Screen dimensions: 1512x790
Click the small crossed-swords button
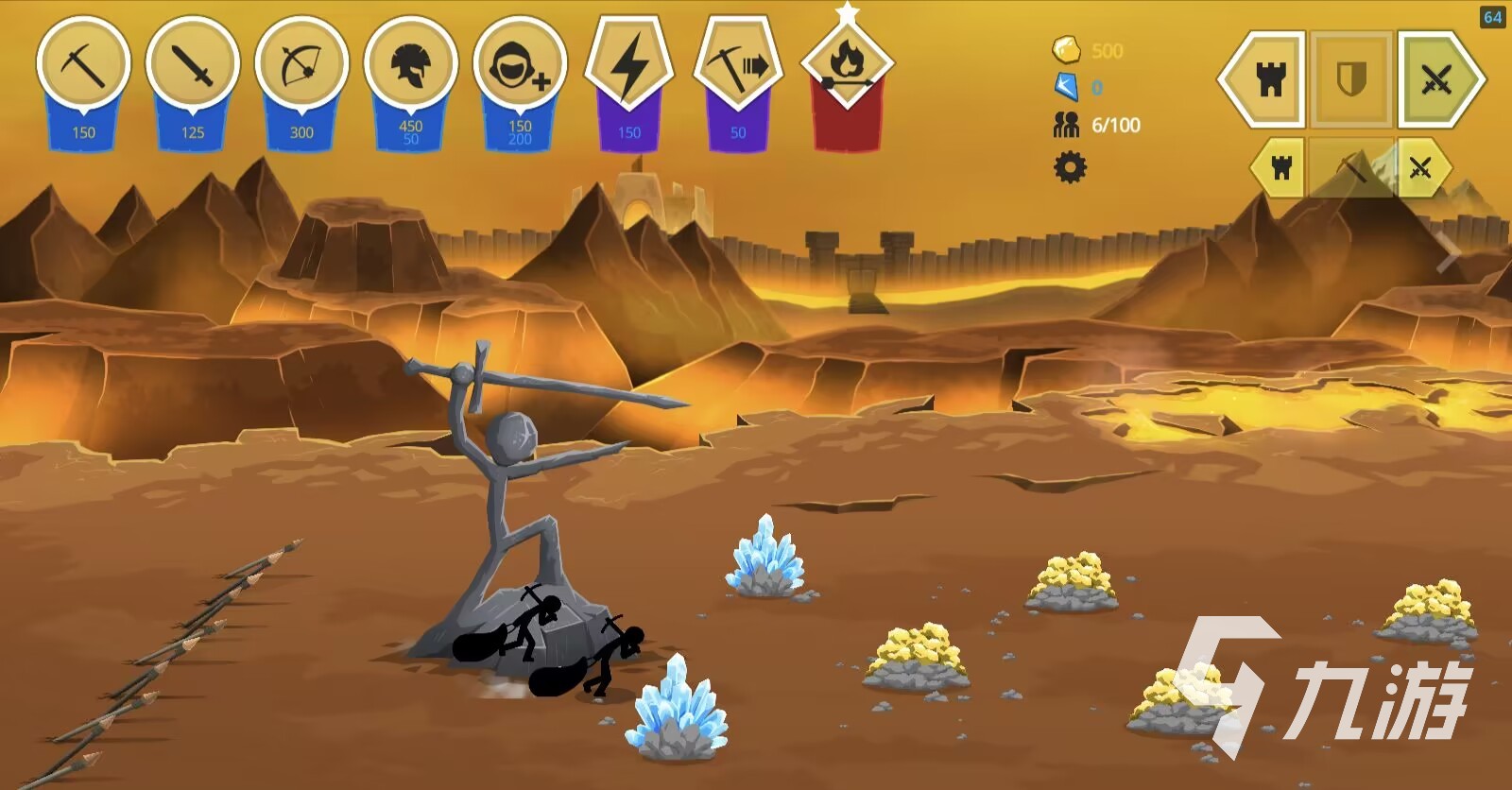click(1420, 168)
